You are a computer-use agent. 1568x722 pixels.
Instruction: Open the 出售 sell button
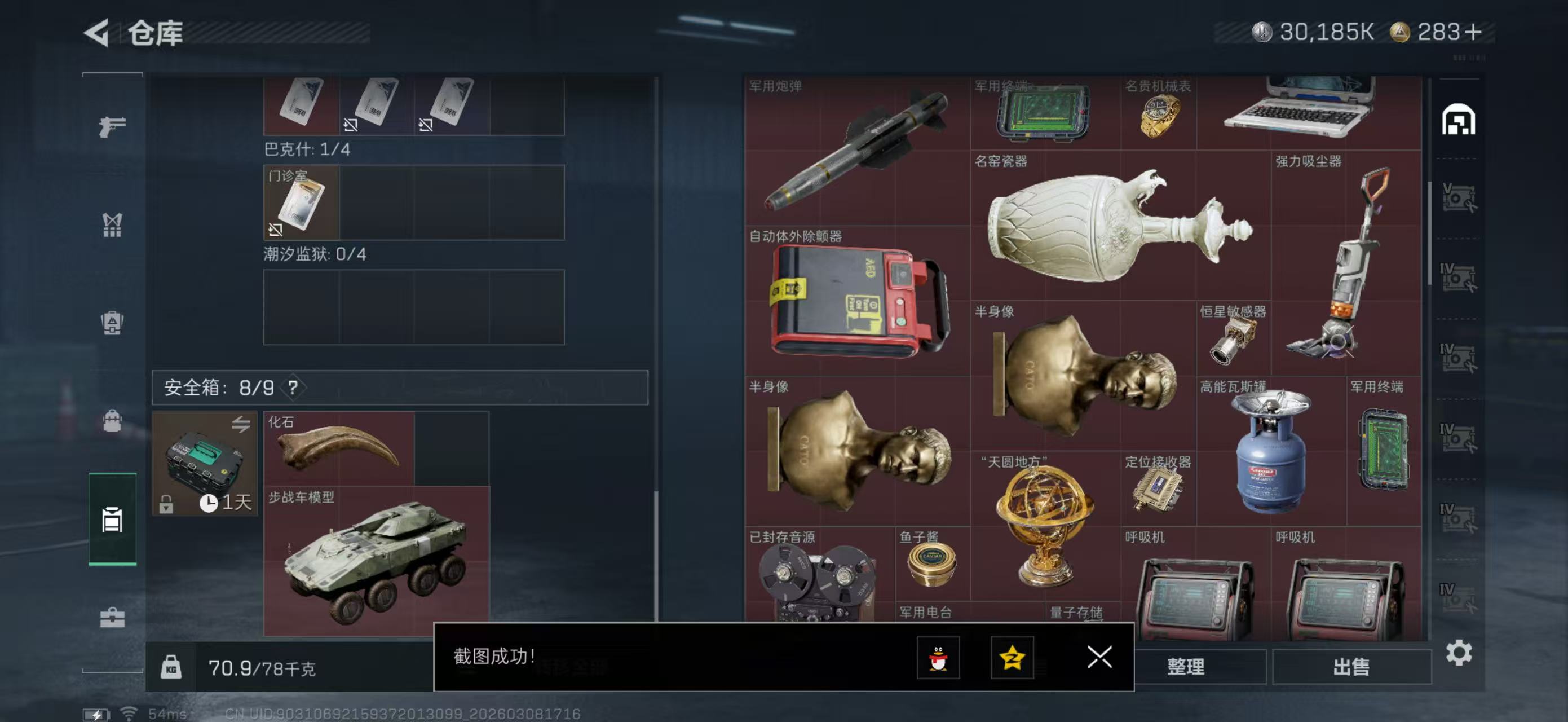tap(1351, 667)
